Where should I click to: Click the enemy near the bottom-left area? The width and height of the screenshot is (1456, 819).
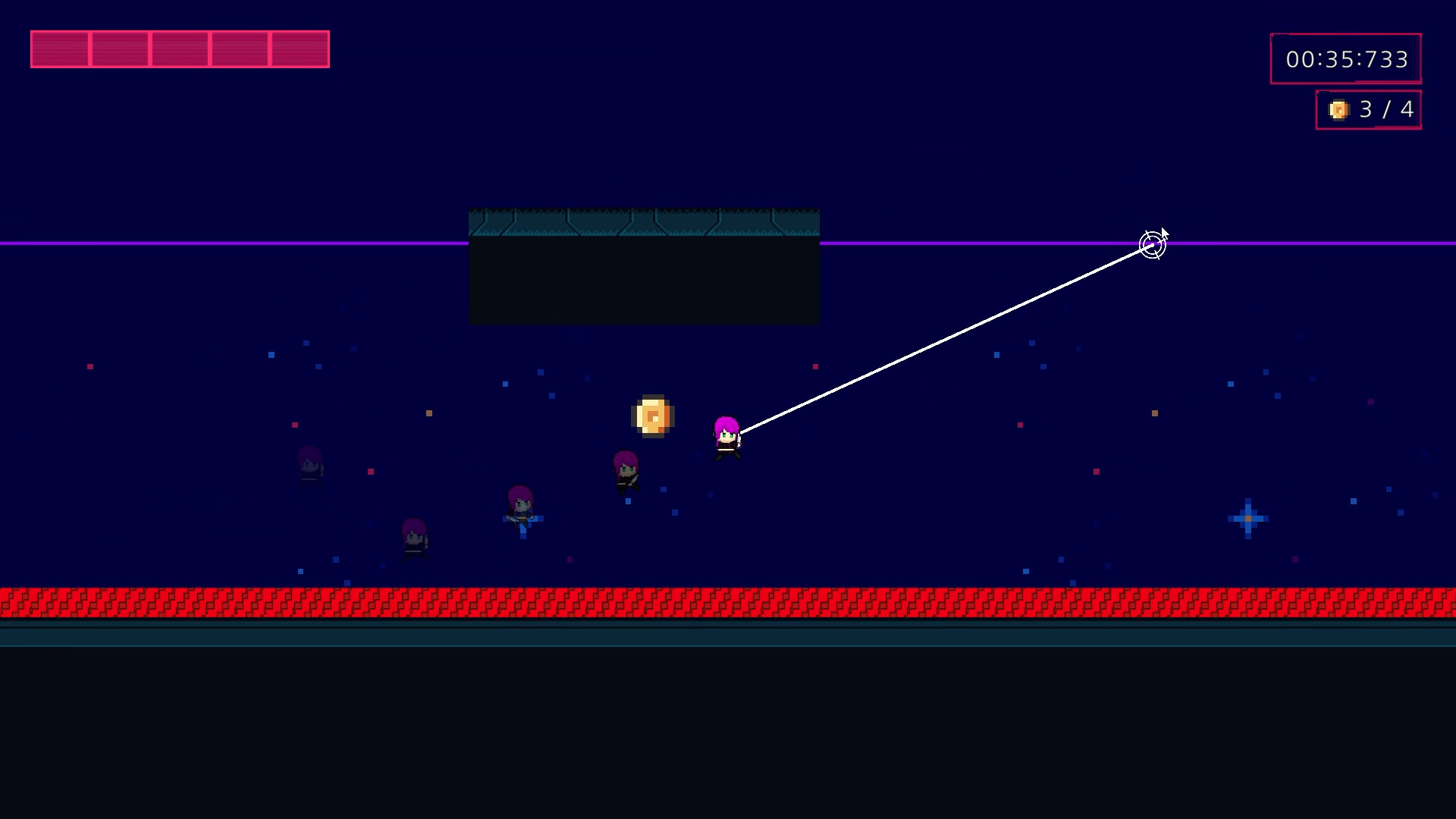click(414, 538)
